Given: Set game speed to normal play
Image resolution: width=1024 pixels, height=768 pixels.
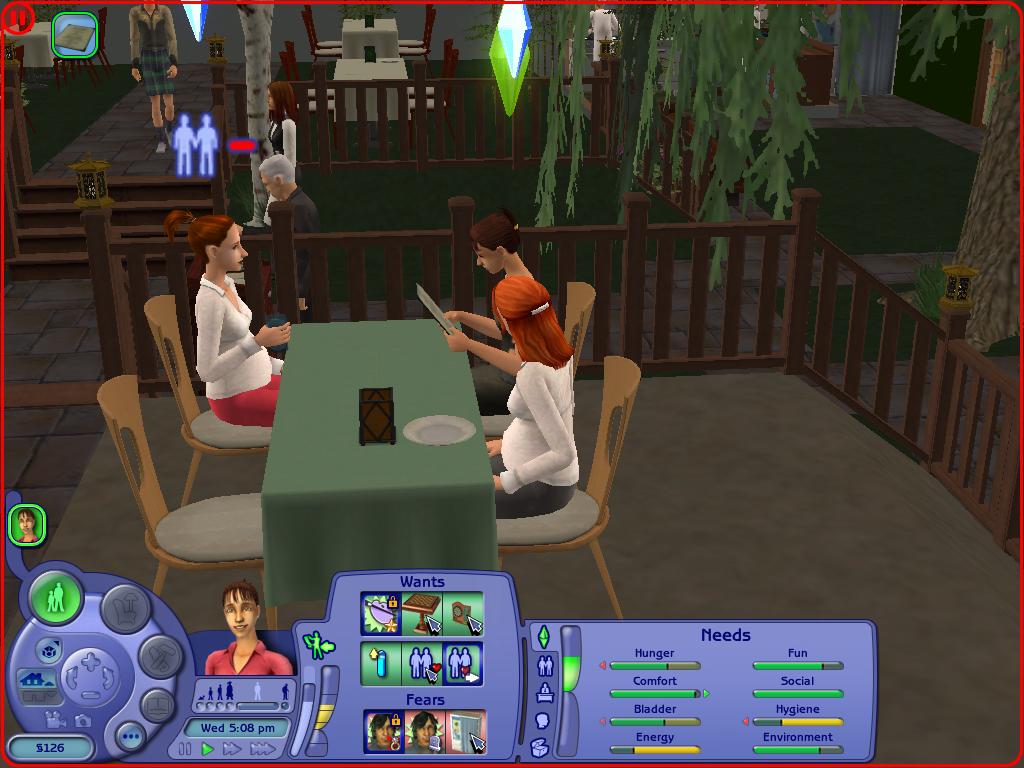Looking at the screenshot, I should [x=208, y=749].
